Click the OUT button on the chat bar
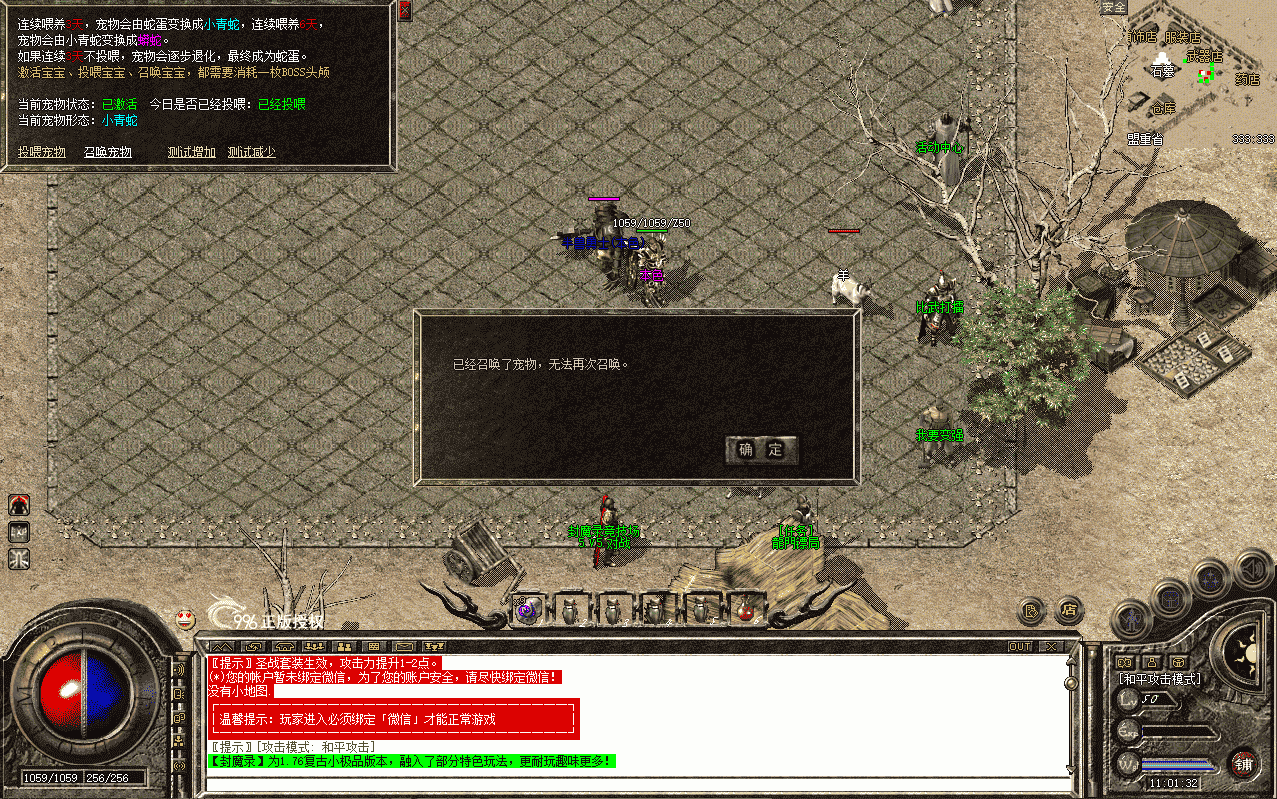 1019,647
